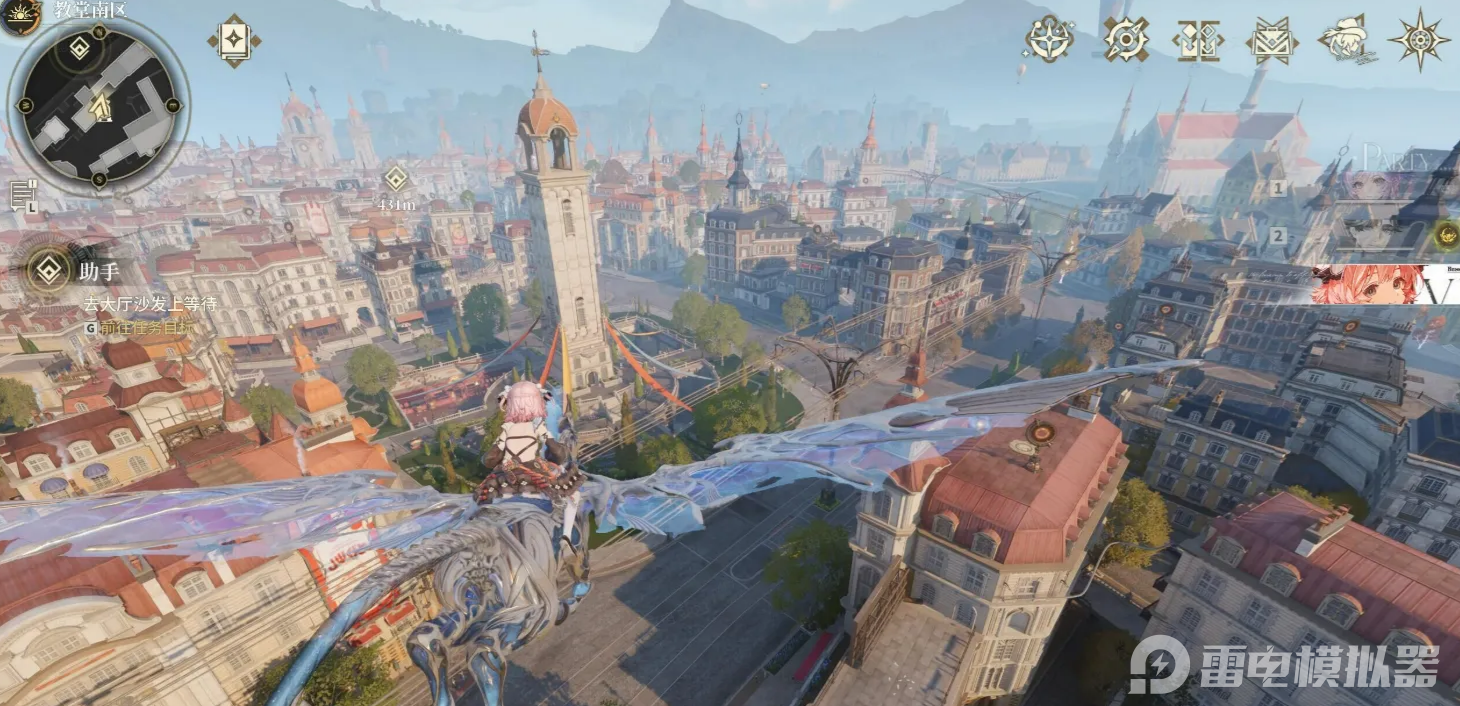Open the sparkle card stack icon
Image resolution: width=1460 pixels, height=706 pixels.
234,41
